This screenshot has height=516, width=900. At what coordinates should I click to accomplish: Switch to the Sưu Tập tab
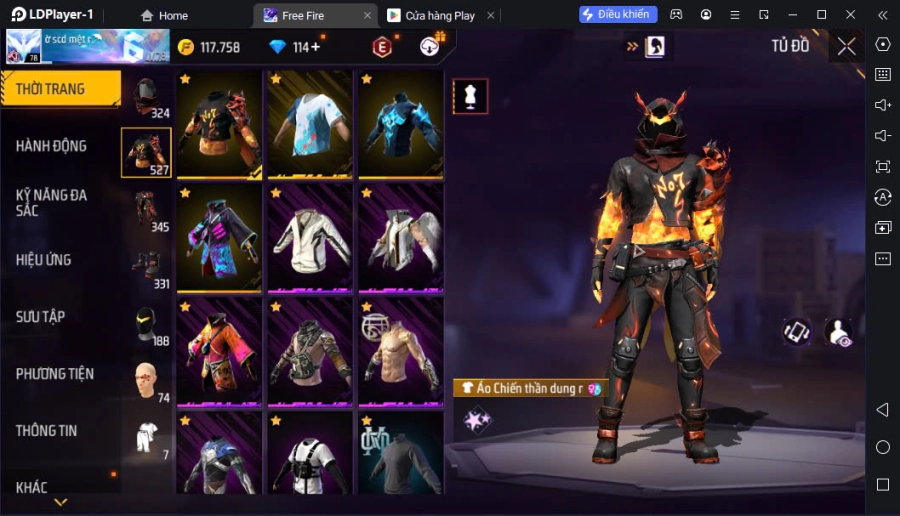click(x=41, y=317)
